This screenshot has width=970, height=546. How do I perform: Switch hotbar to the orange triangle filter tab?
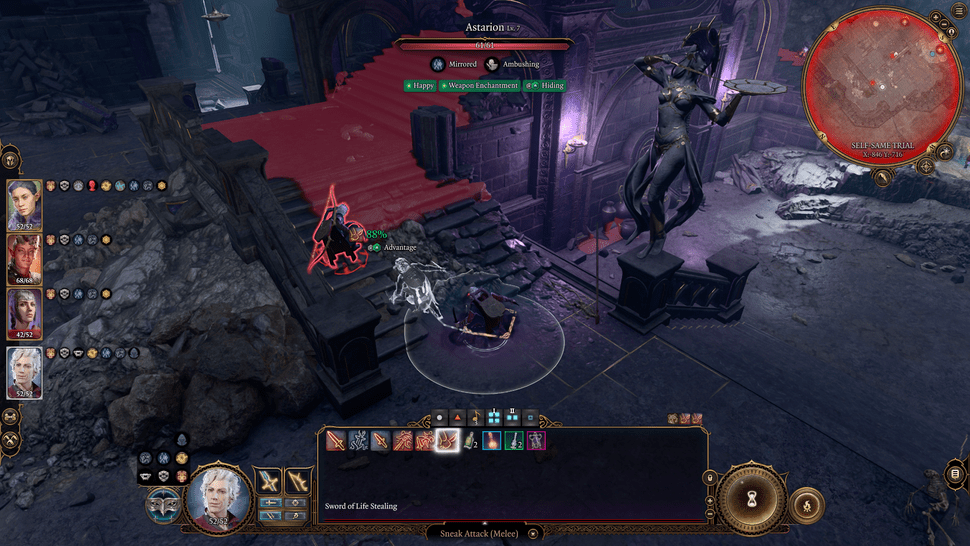[x=458, y=417]
